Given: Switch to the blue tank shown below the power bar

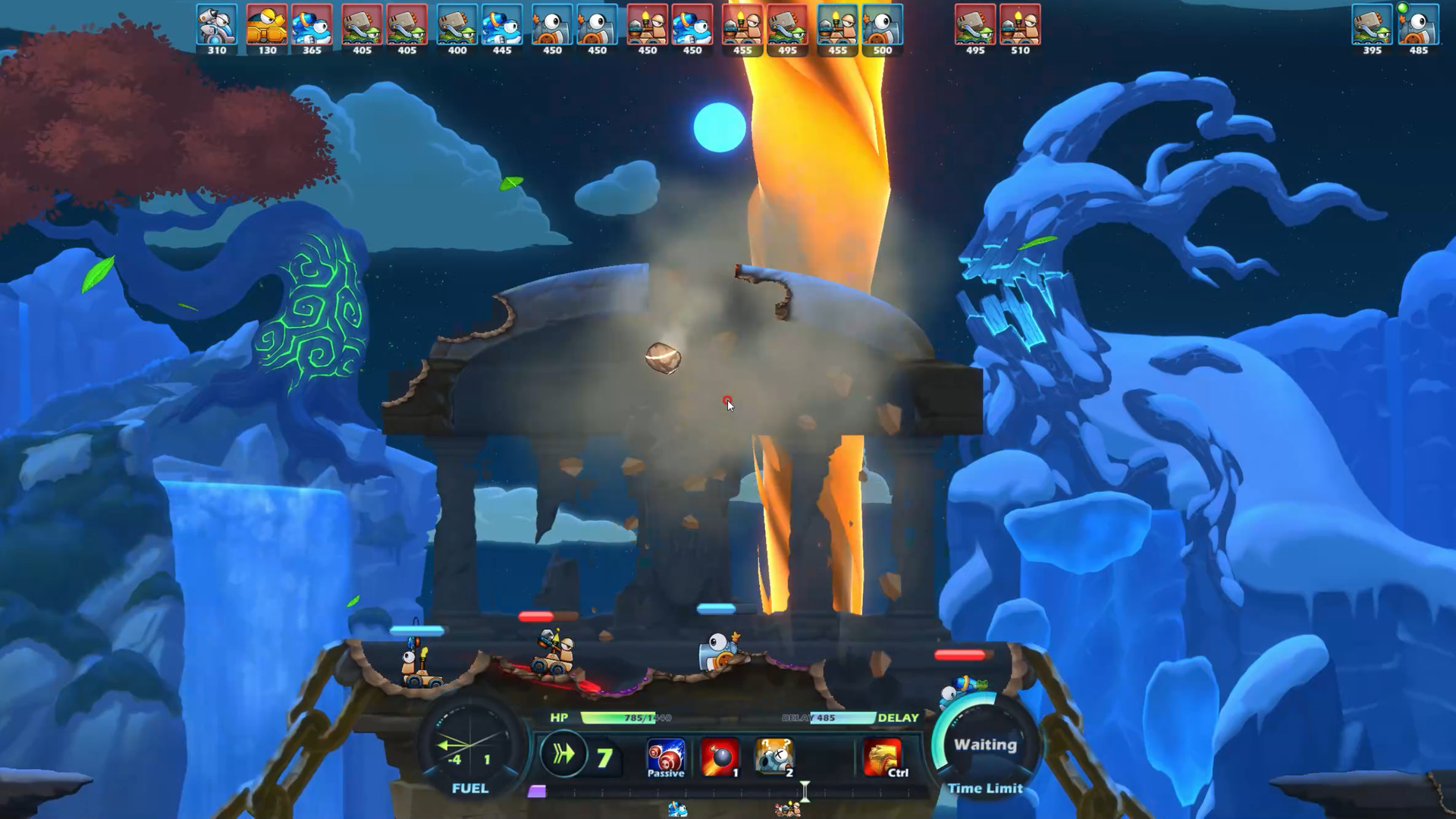Looking at the screenshot, I should pyautogui.click(x=679, y=810).
